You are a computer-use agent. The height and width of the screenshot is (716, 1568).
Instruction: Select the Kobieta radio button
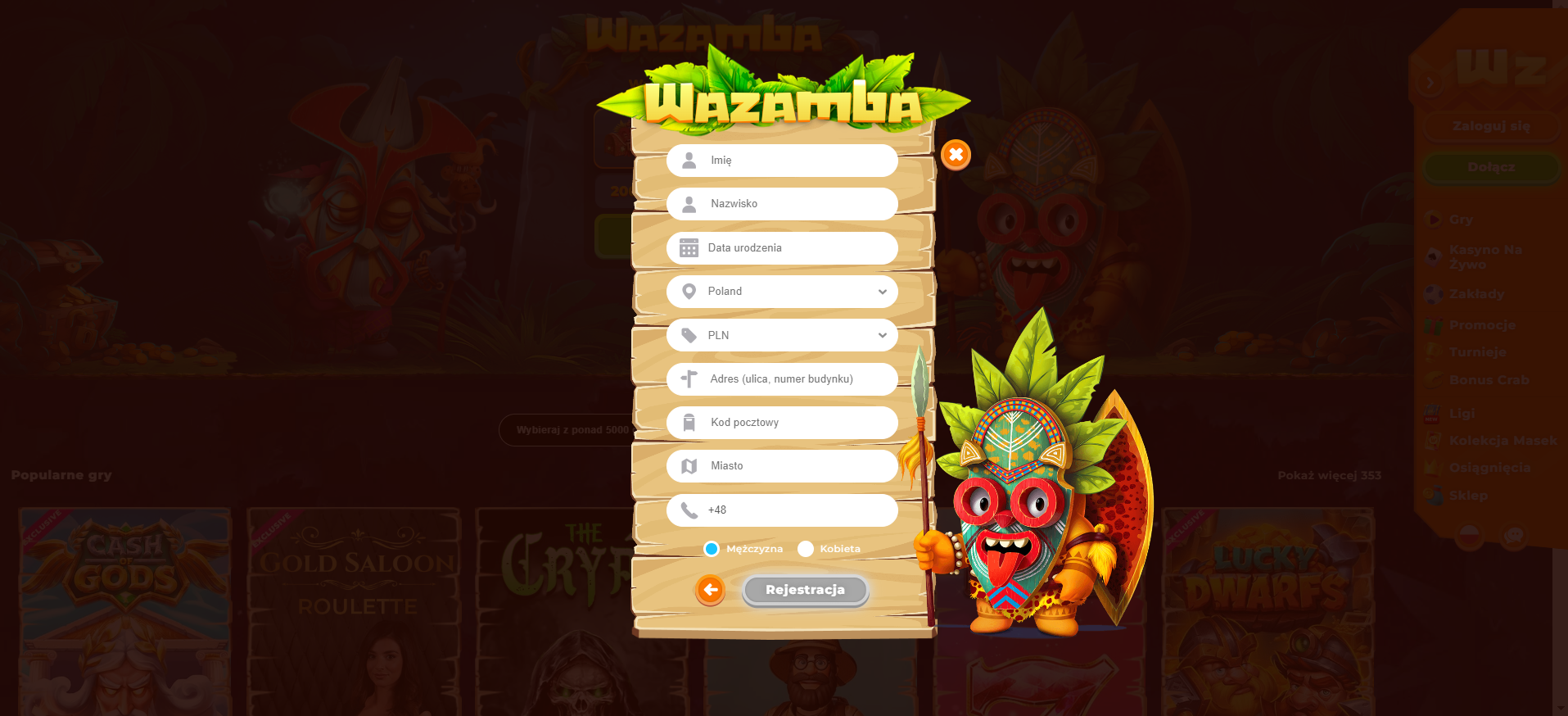(x=807, y=549)
